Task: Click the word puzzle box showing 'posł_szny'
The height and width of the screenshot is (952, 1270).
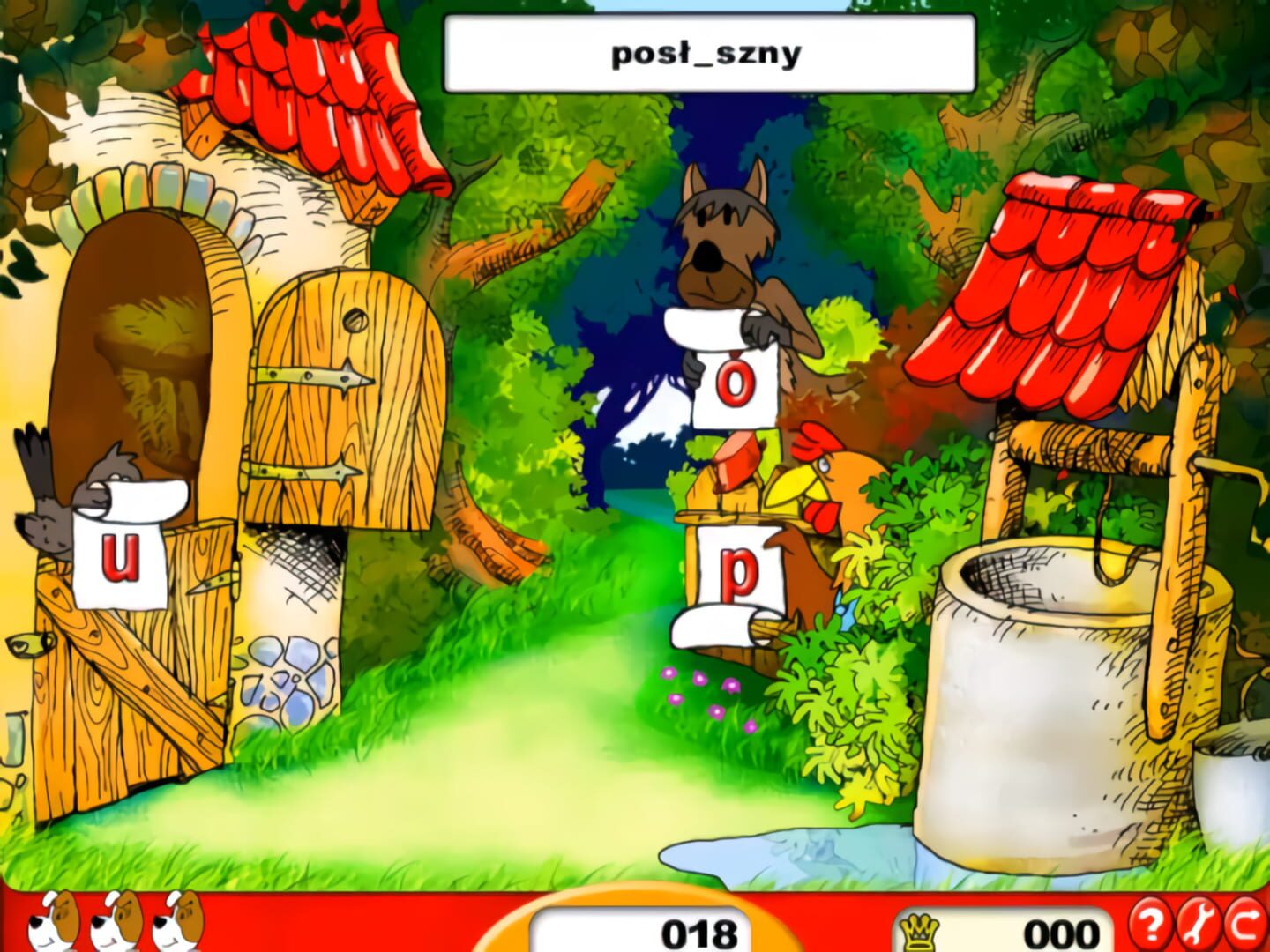Action: (706, 51)
